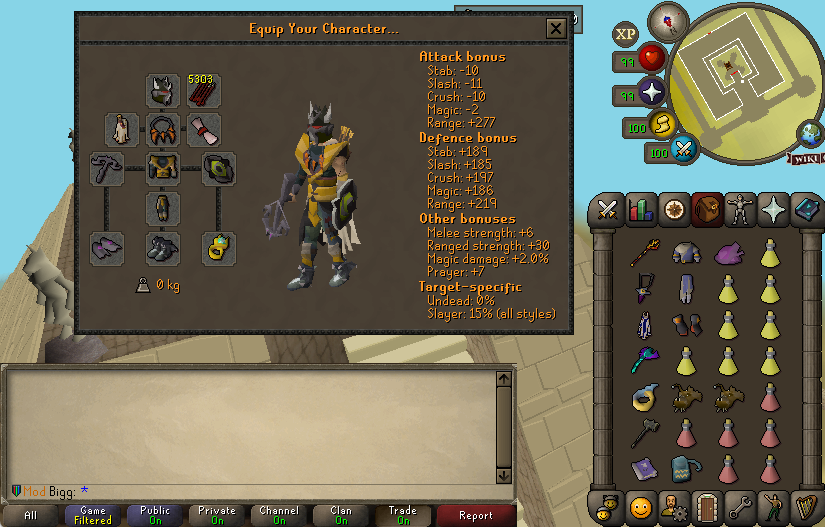Viewport: 825px width, 527px height.
Task: Switch to the Prayer tab
Action: point(773,210)
